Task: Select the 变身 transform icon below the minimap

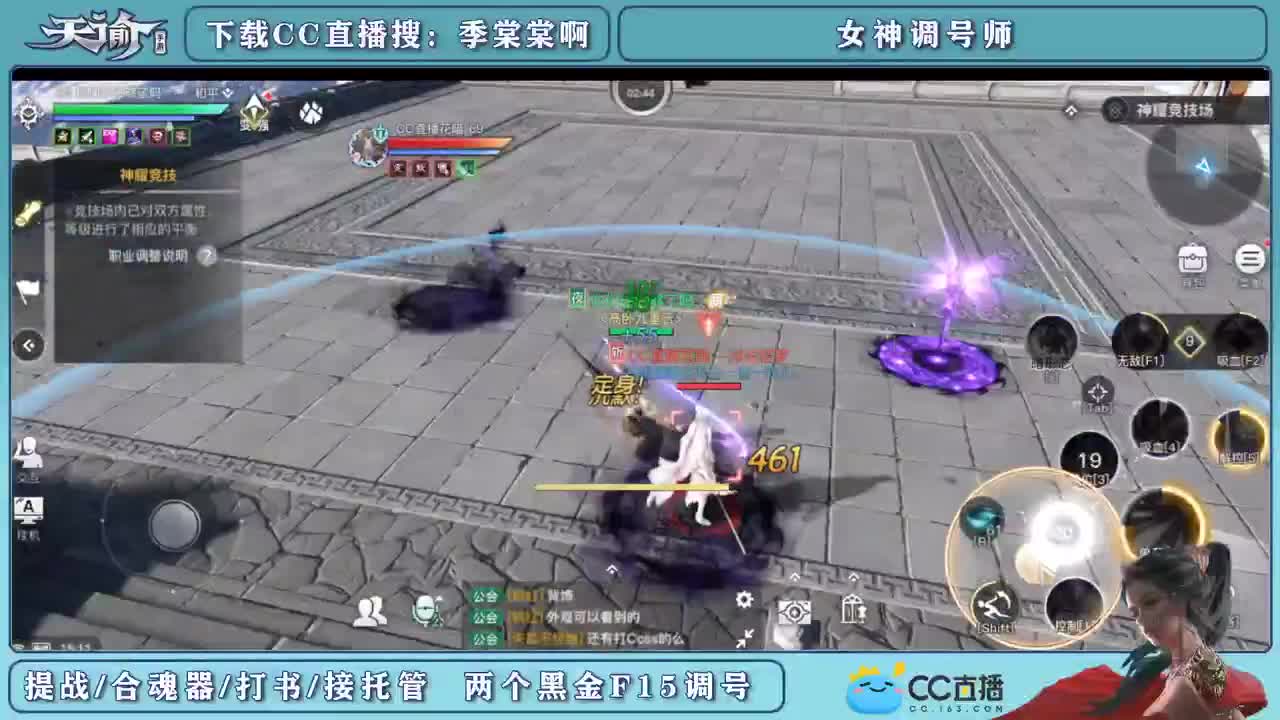Action: pyautogui.click(x=256, y=113)
